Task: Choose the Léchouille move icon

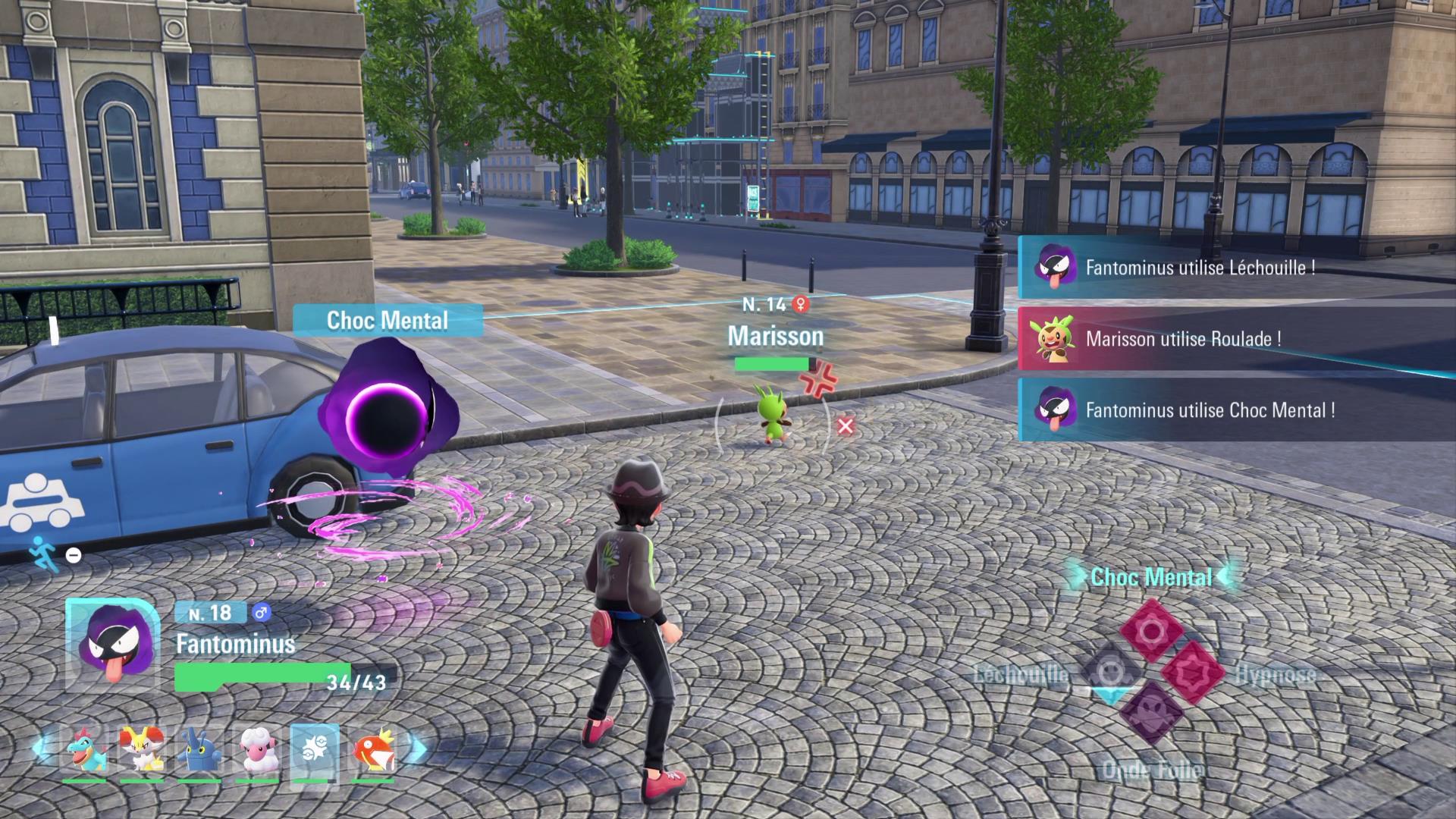Action: click(1110, 672)
